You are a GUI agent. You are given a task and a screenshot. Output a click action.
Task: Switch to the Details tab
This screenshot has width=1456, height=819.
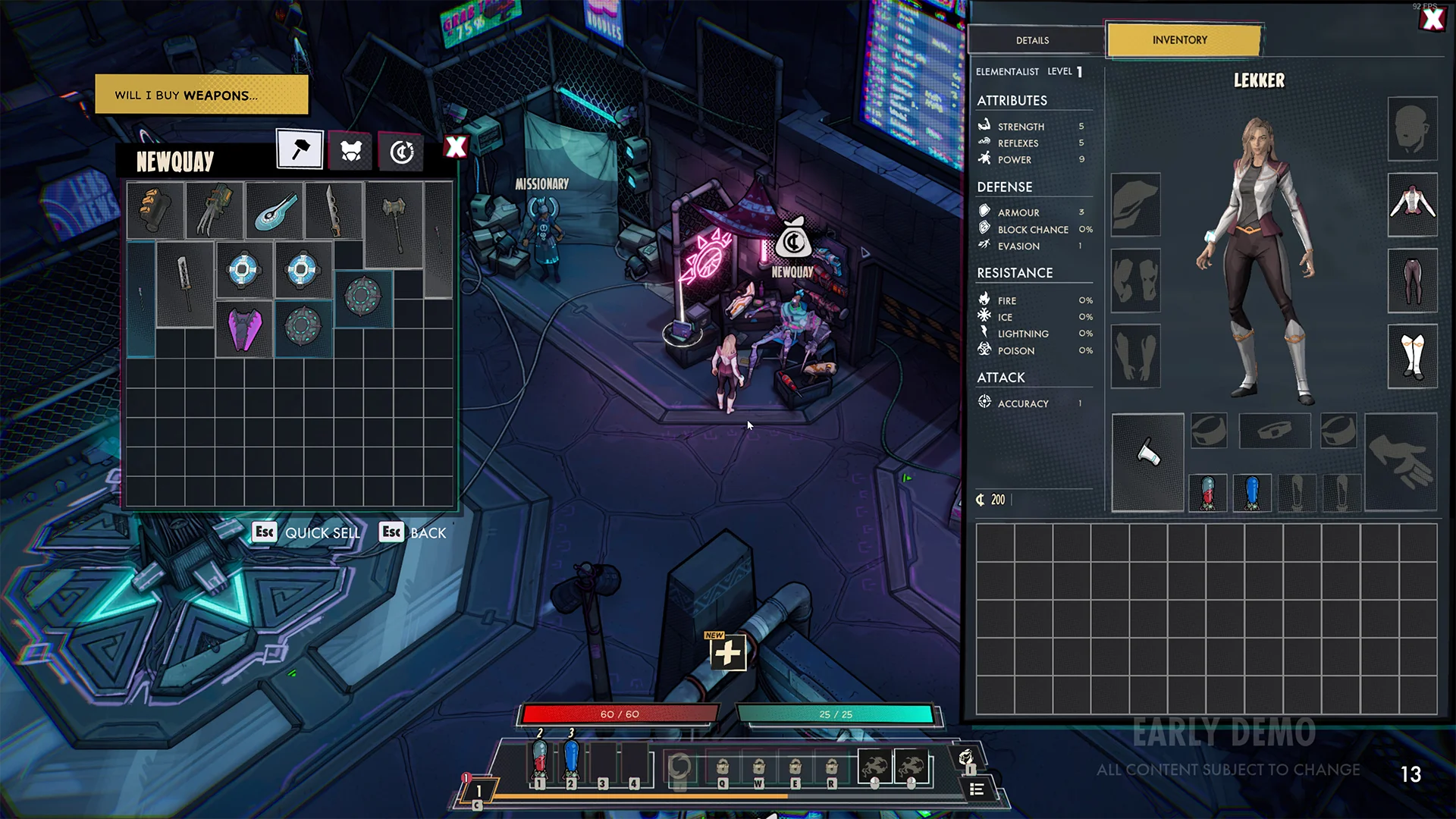pyautogui.click(x=1032, y=39)
